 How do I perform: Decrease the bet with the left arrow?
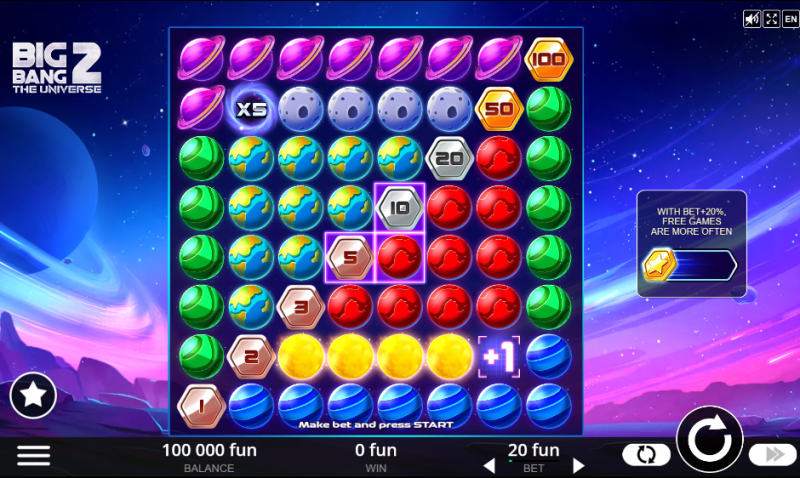coord(489,465)
